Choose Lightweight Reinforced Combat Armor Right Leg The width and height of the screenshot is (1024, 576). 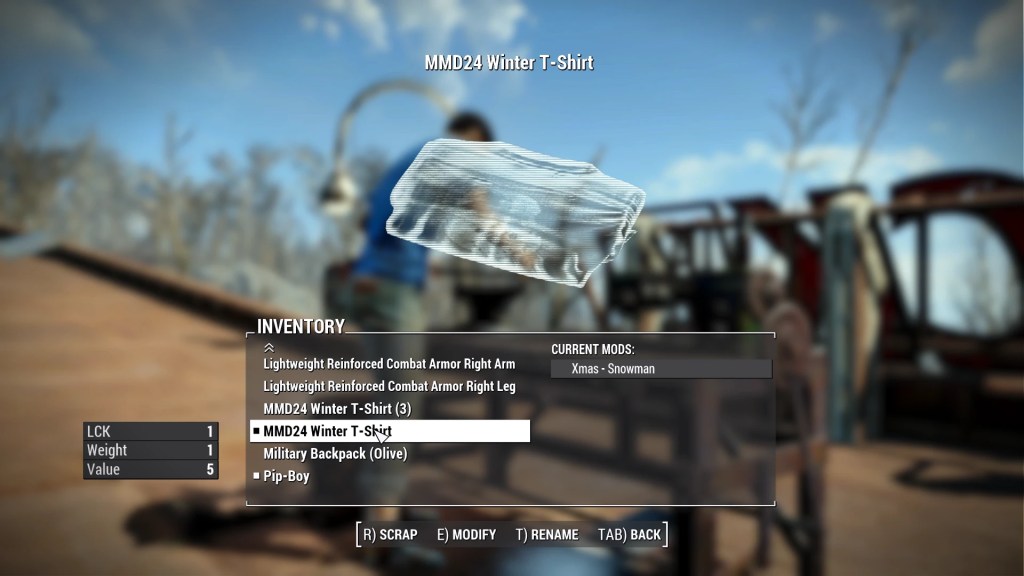click(389, 386)
